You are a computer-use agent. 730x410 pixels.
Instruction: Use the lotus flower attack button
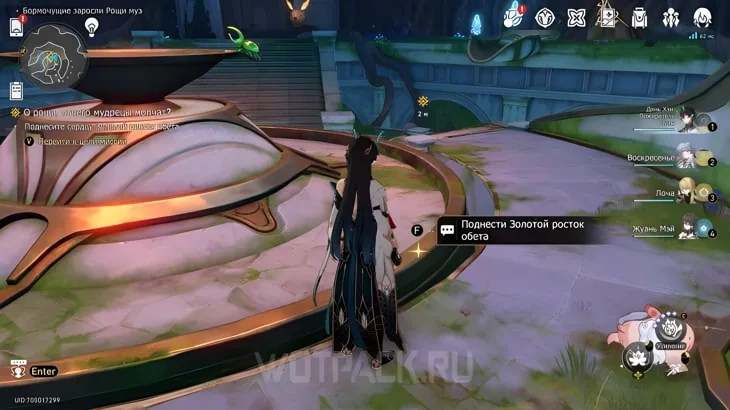coord(636,357)
